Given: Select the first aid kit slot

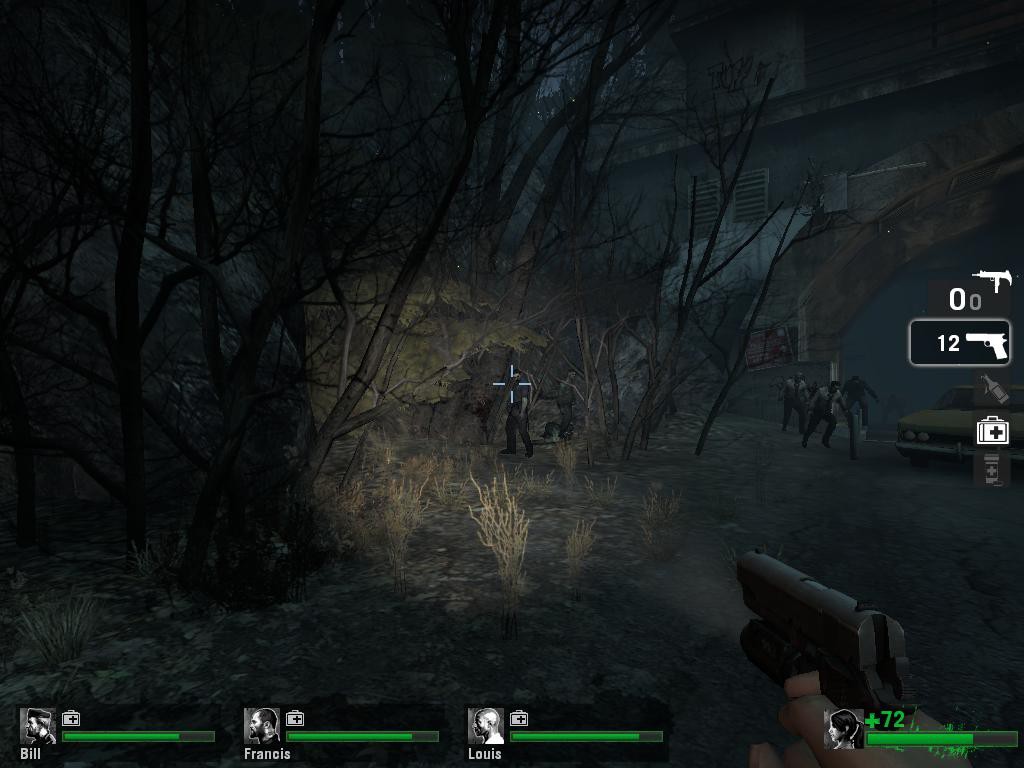Looking at the screenshot, I should (x=992, y=430).
